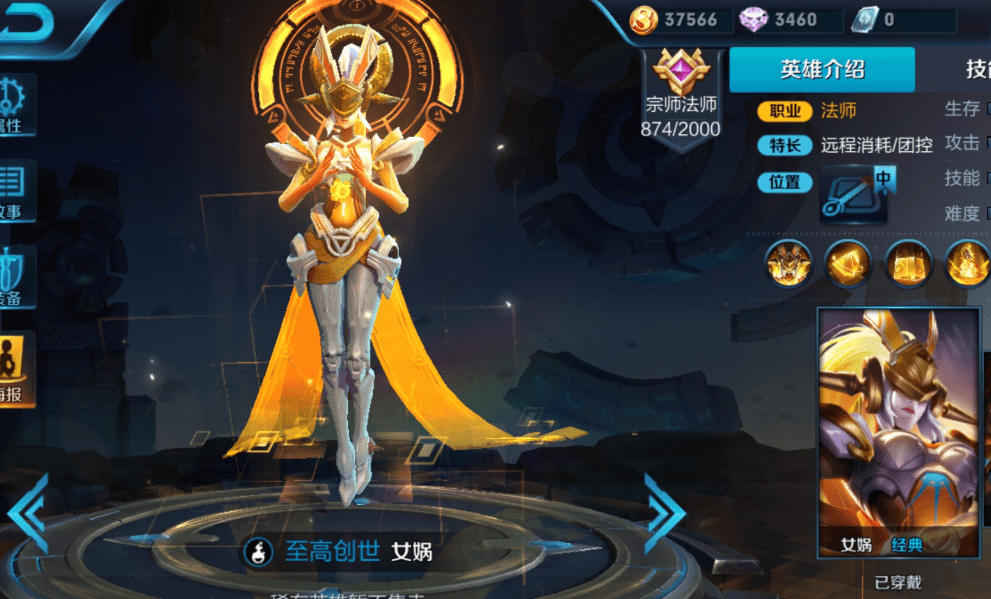Screen dimensions: 991x599
Task: Open the 属性 attributes panel
Action: coord(16,105)
